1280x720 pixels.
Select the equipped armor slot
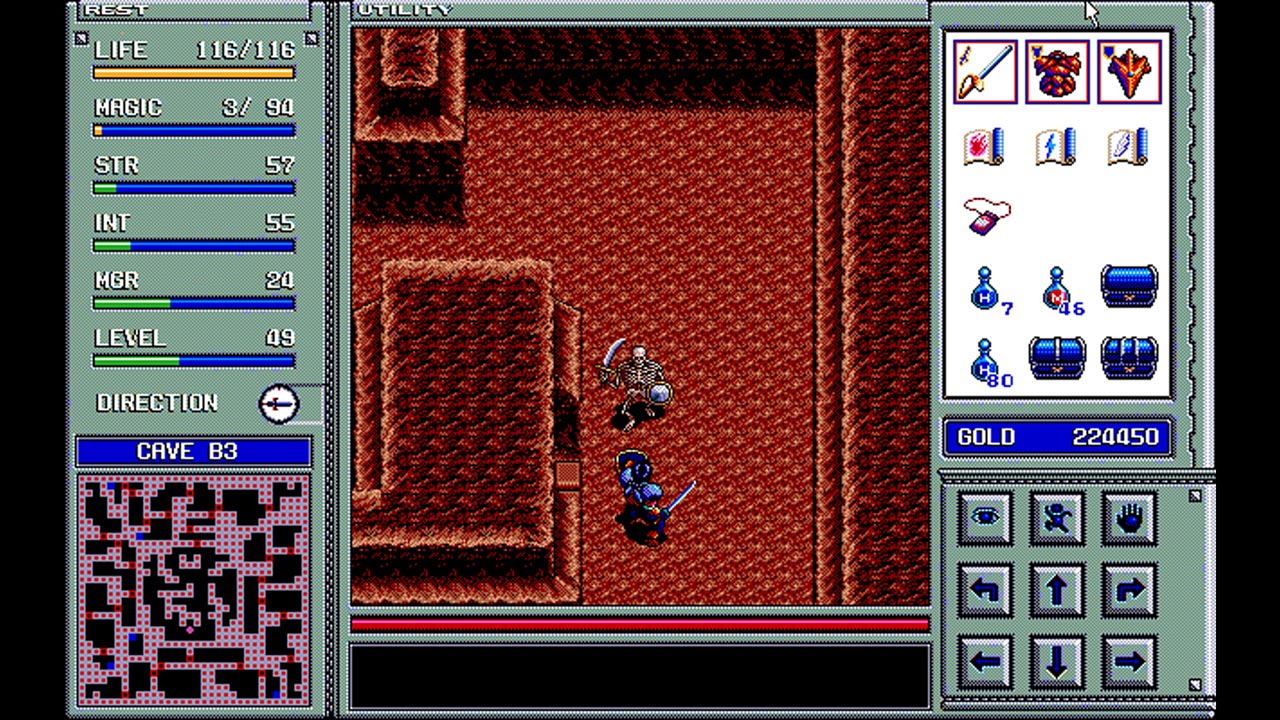[x=1056, y=71]
